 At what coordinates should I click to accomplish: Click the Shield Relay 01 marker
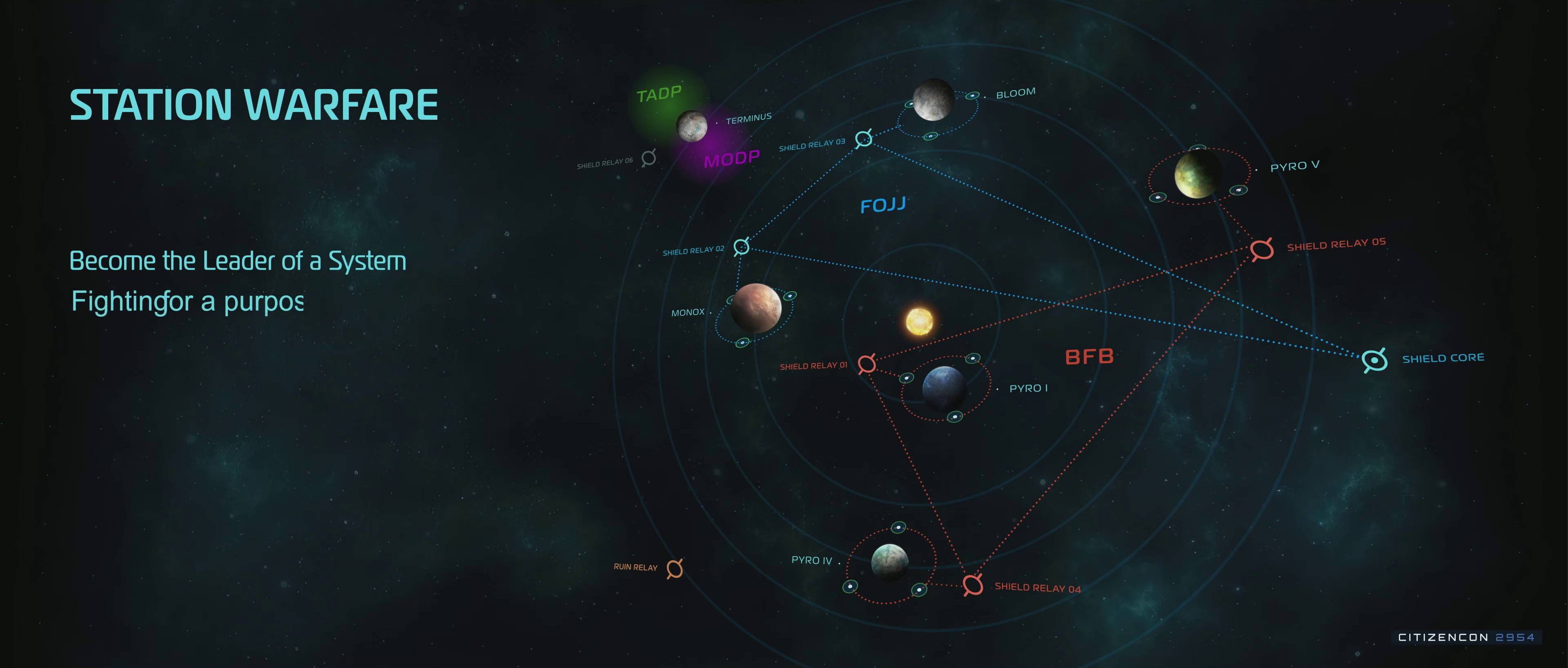(x=867, y=364)
